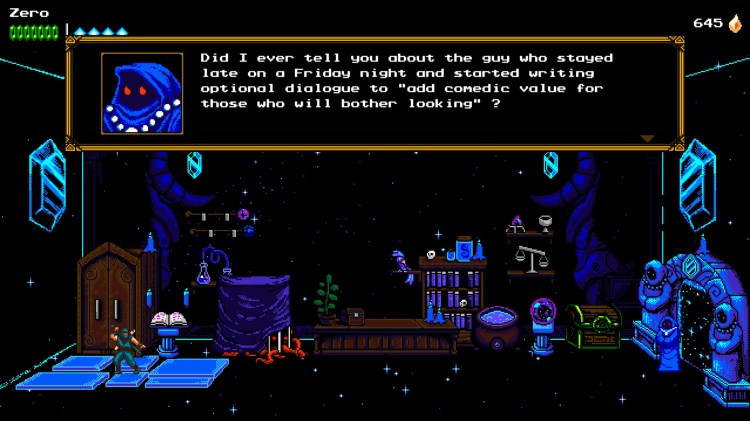Select the shopkeeper portrait in dialogue box
This screenshot has width=750, height=421.
[142, 93]
